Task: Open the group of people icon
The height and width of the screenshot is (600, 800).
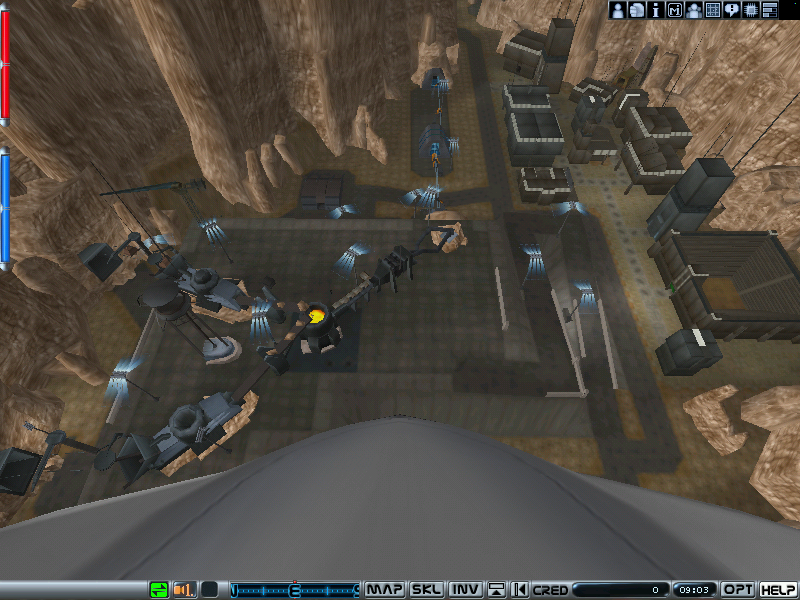Action: pos(694,10)
